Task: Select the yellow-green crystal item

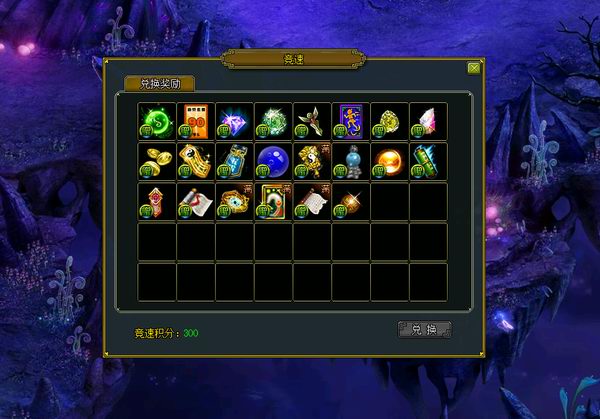Action: tap(389, 120)
